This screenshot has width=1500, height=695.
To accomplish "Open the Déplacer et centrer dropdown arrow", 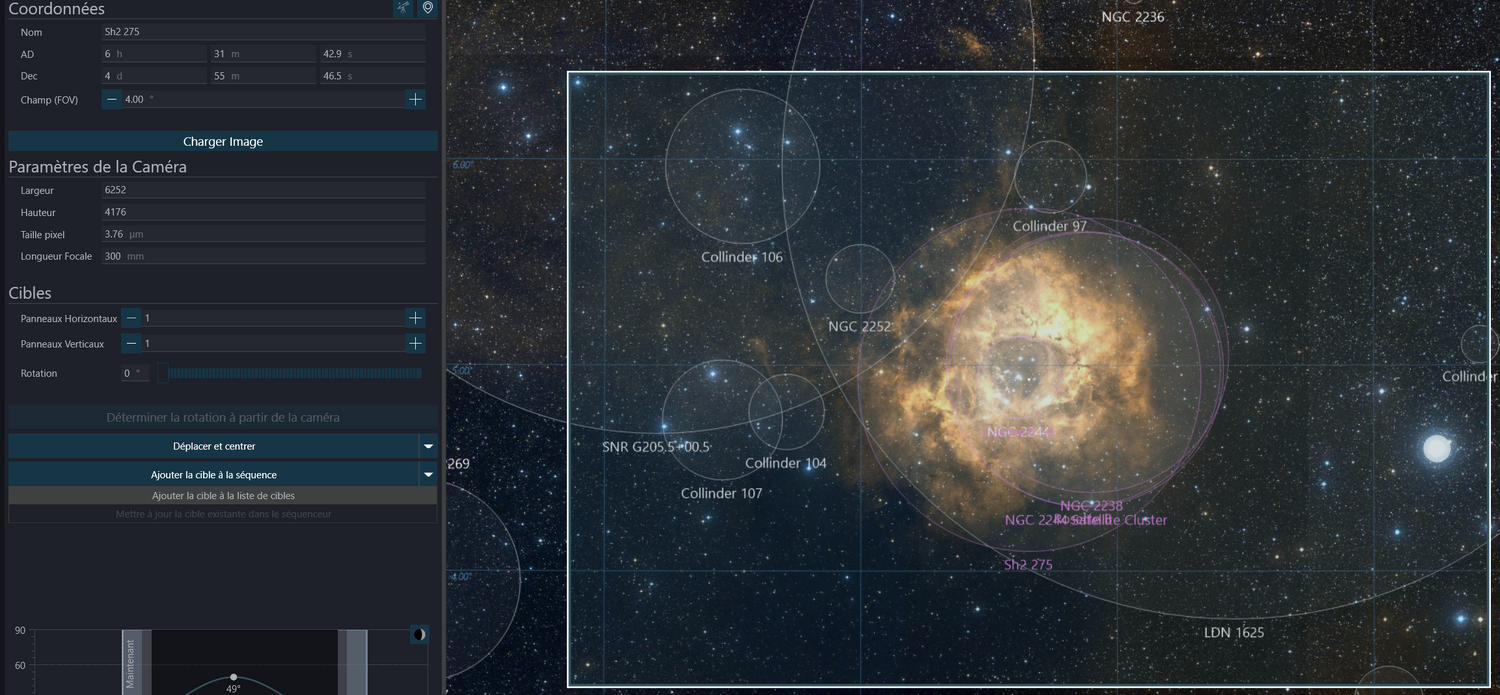I will coord(428,446).
